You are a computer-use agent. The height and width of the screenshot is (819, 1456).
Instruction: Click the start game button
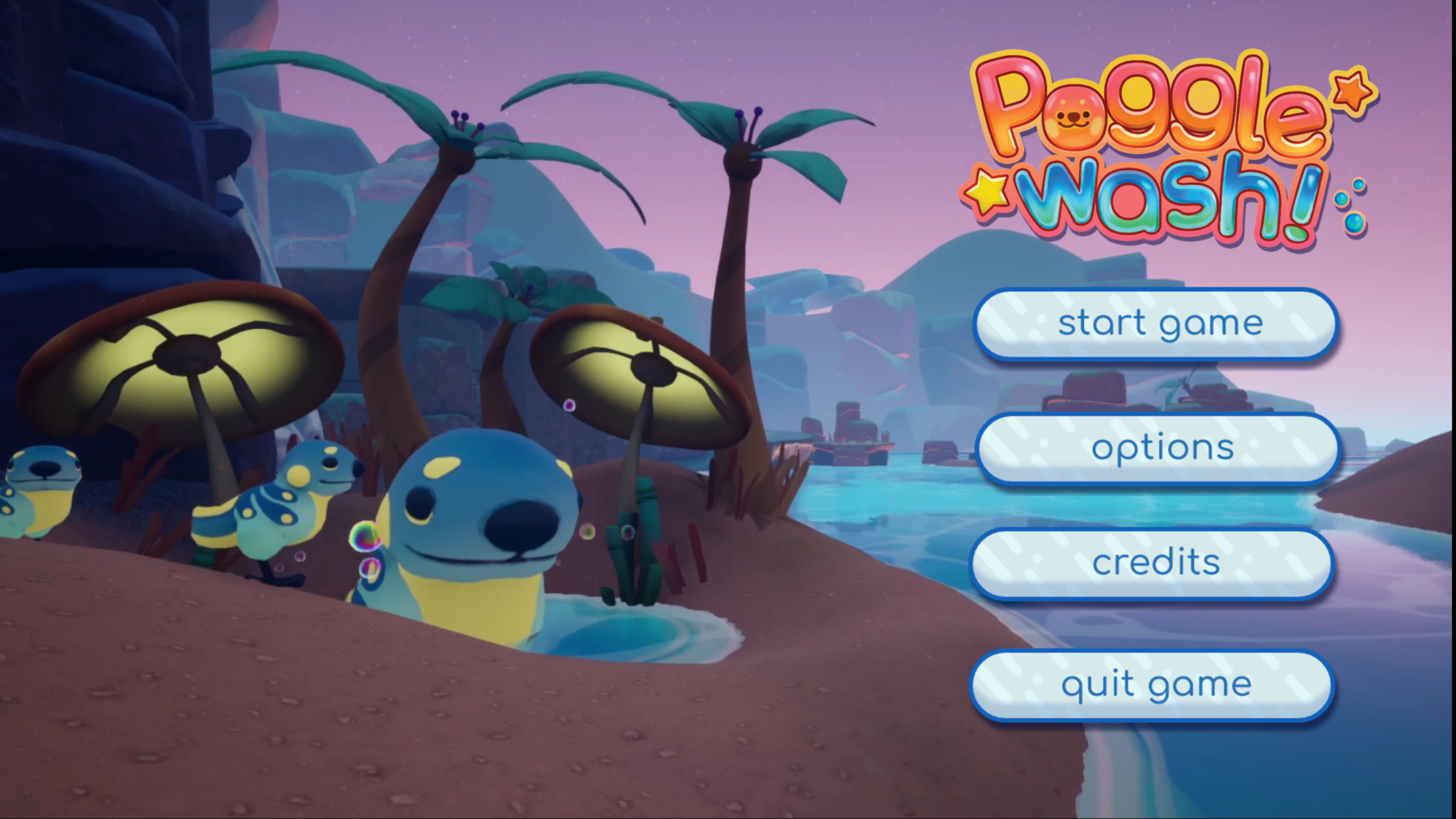click(x=1156, y=324)
